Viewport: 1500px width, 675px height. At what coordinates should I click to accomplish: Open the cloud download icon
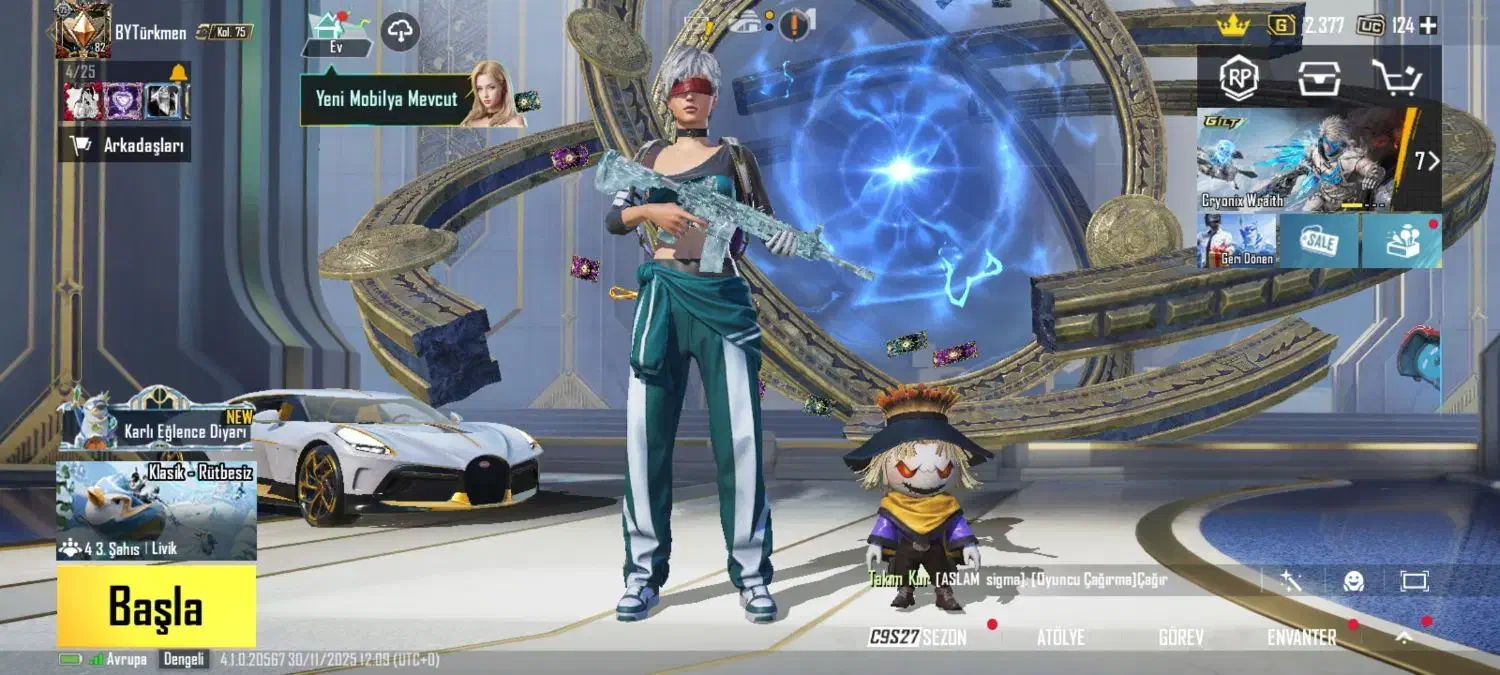click(x=400, y=32)
